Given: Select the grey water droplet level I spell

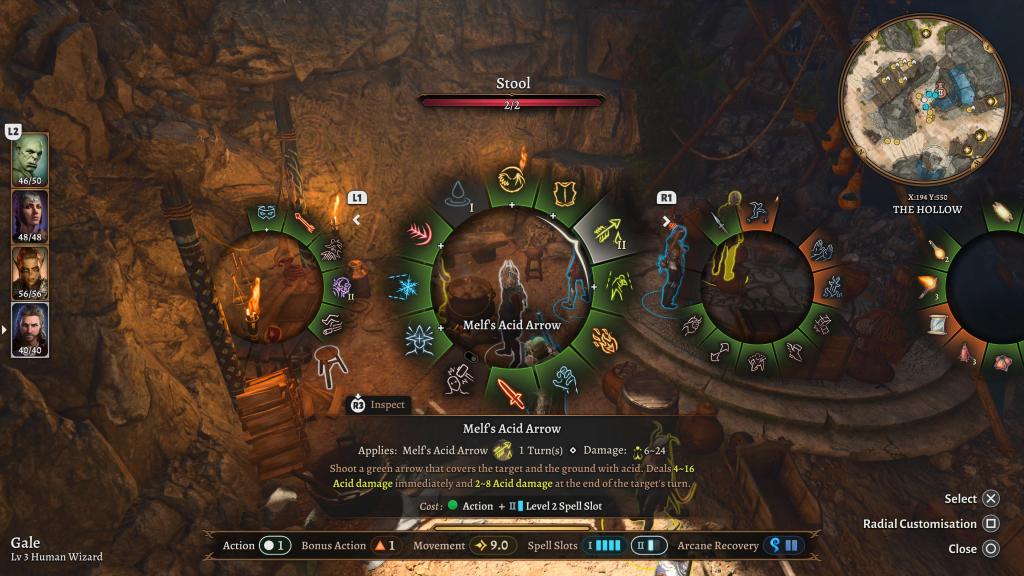Looking at the screenshot, I should (x=459, y=193).
